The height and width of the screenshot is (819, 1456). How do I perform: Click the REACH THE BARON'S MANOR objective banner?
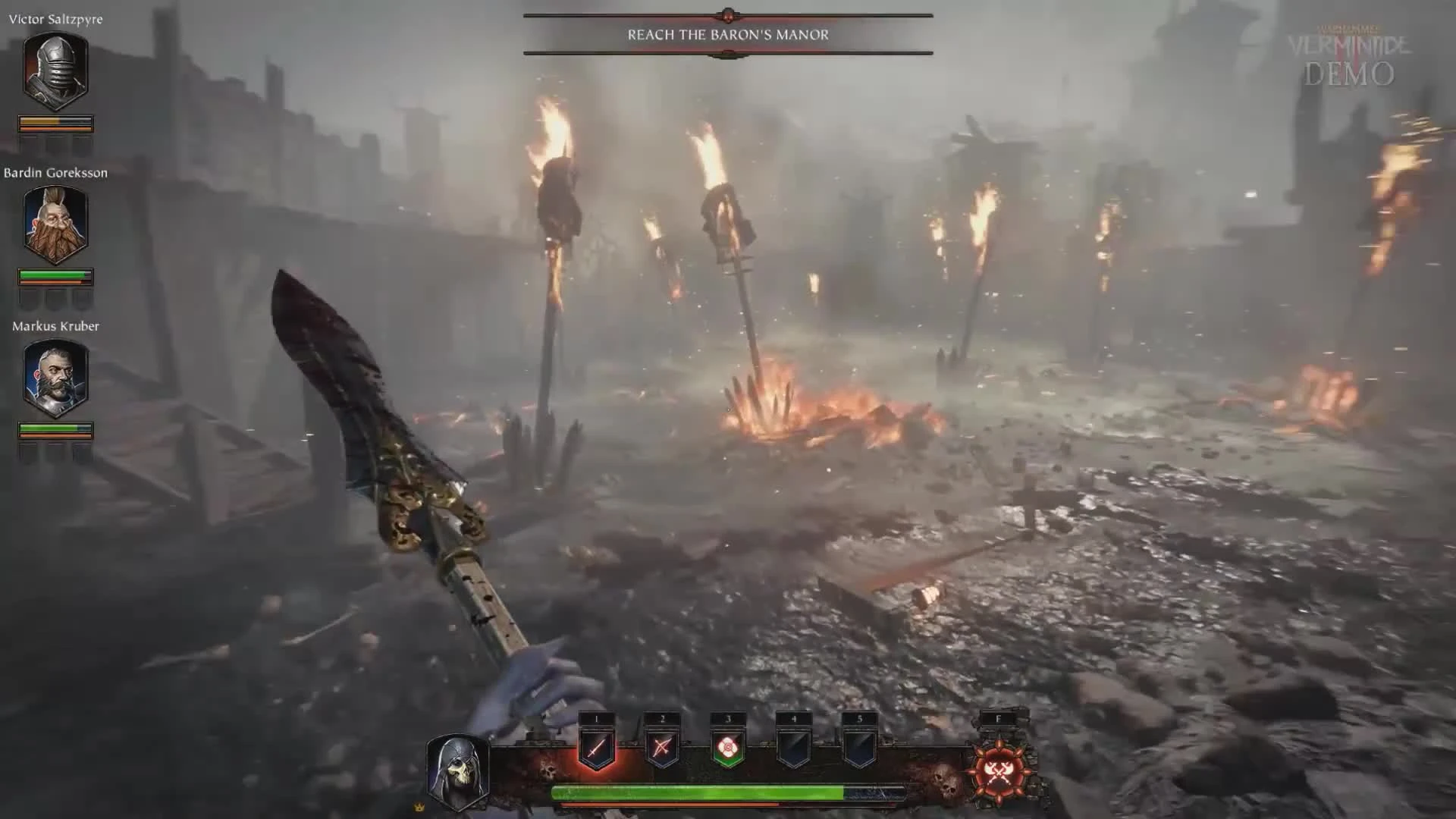point(727,33)
